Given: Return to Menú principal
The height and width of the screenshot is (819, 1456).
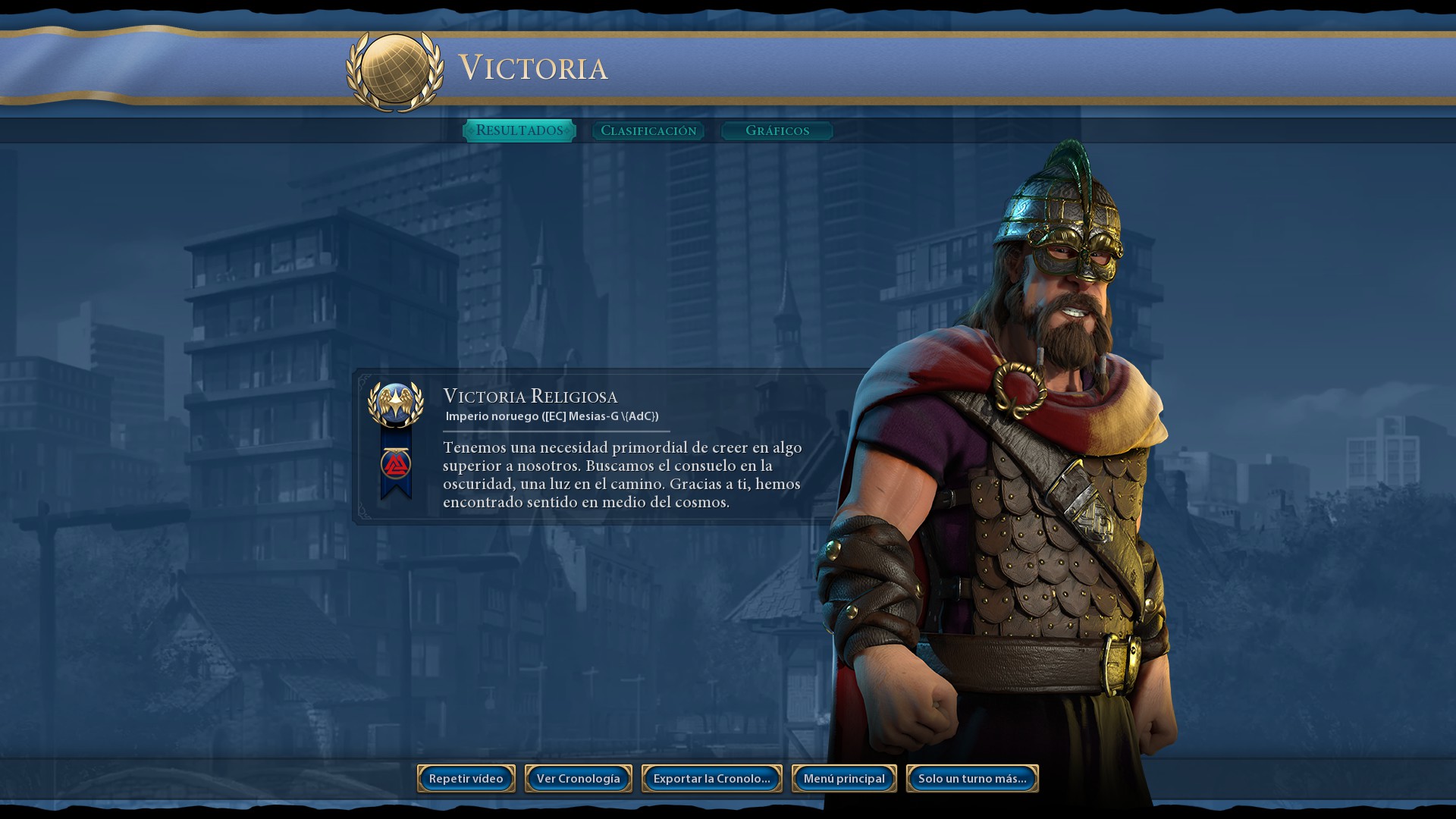Looking at the screenshot, I should pyautogui.click(x=844, y=779).
